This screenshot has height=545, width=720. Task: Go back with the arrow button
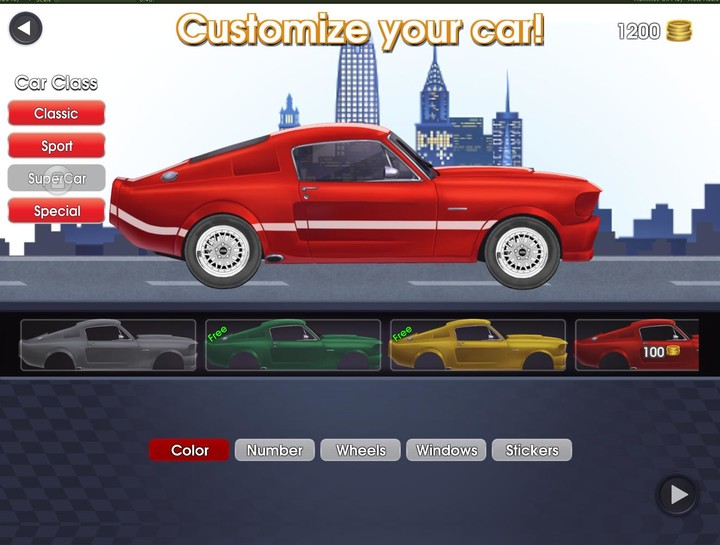tap(25, 27)
